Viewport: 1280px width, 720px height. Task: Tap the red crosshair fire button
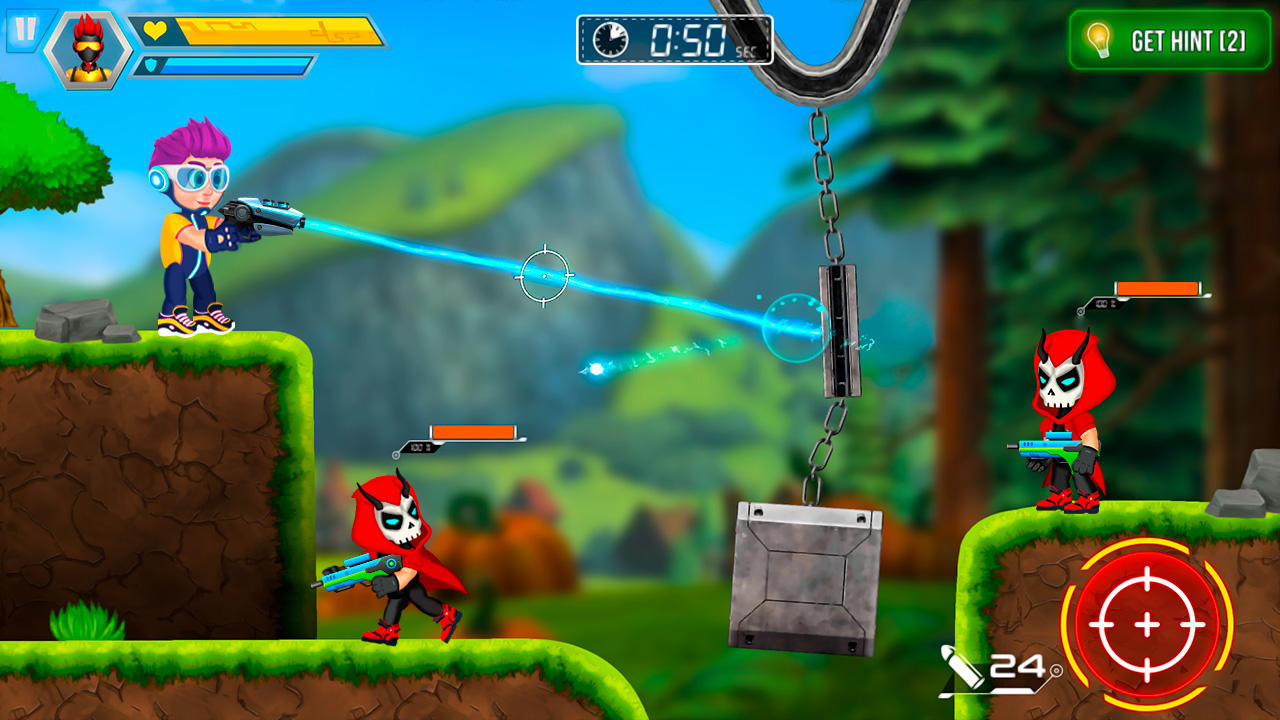tap(1146, 624)
